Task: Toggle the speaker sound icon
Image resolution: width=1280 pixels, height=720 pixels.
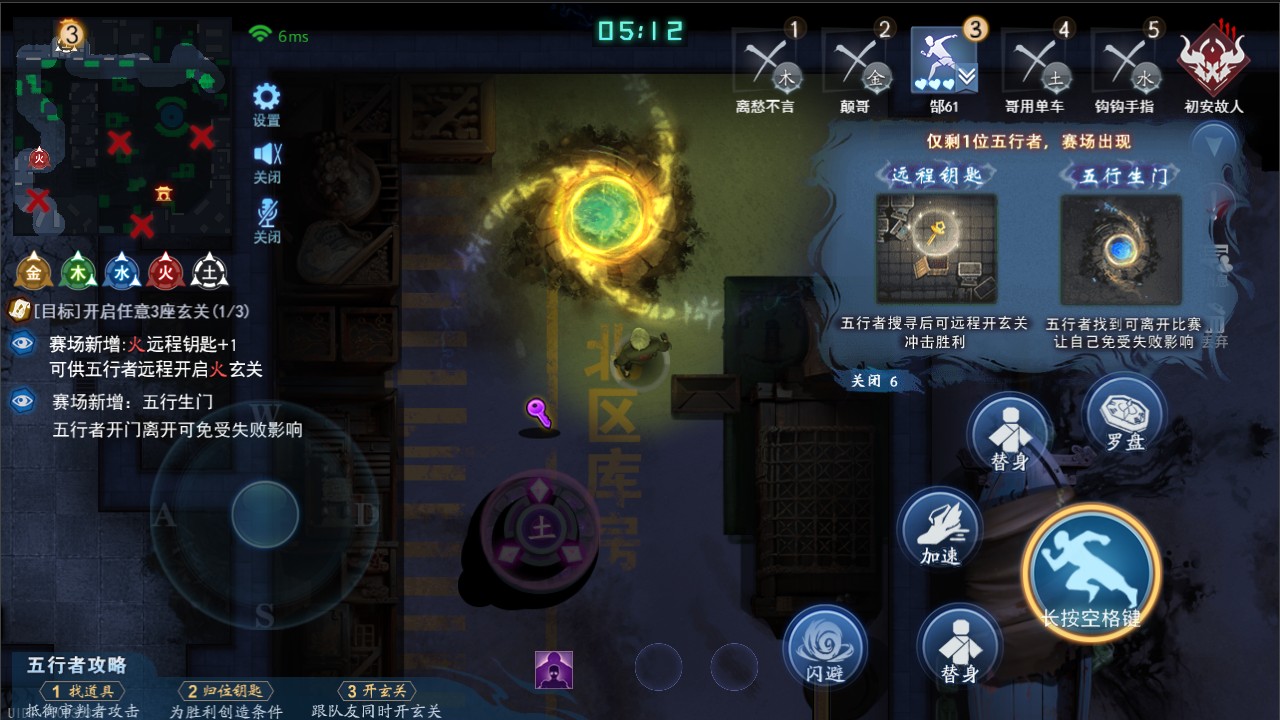Action: click(266, 156)
